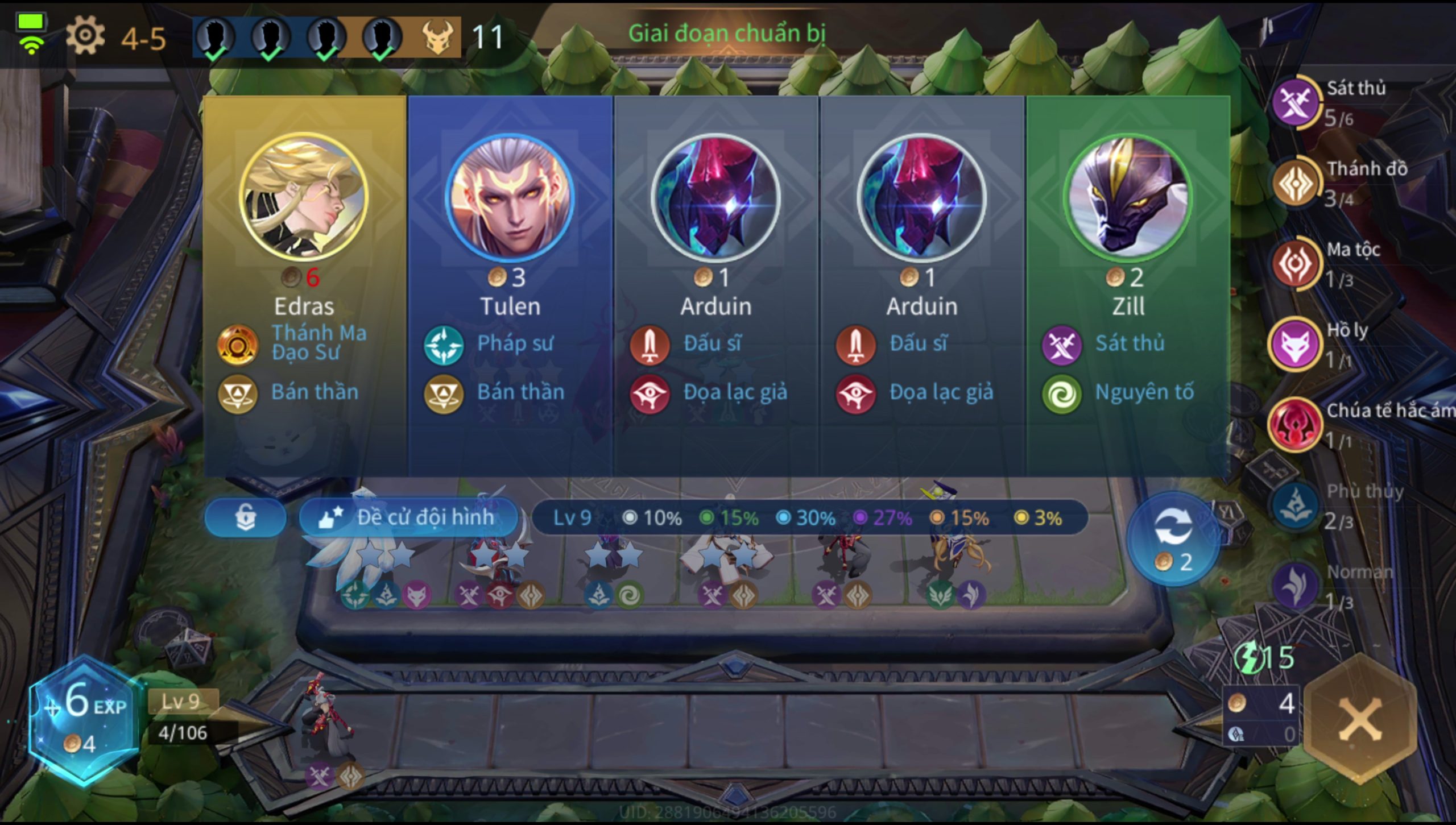Open the Chúa tể hắc ám synergy
The width and height of the screenshot is (1456, 825).
click(1296, 425)
